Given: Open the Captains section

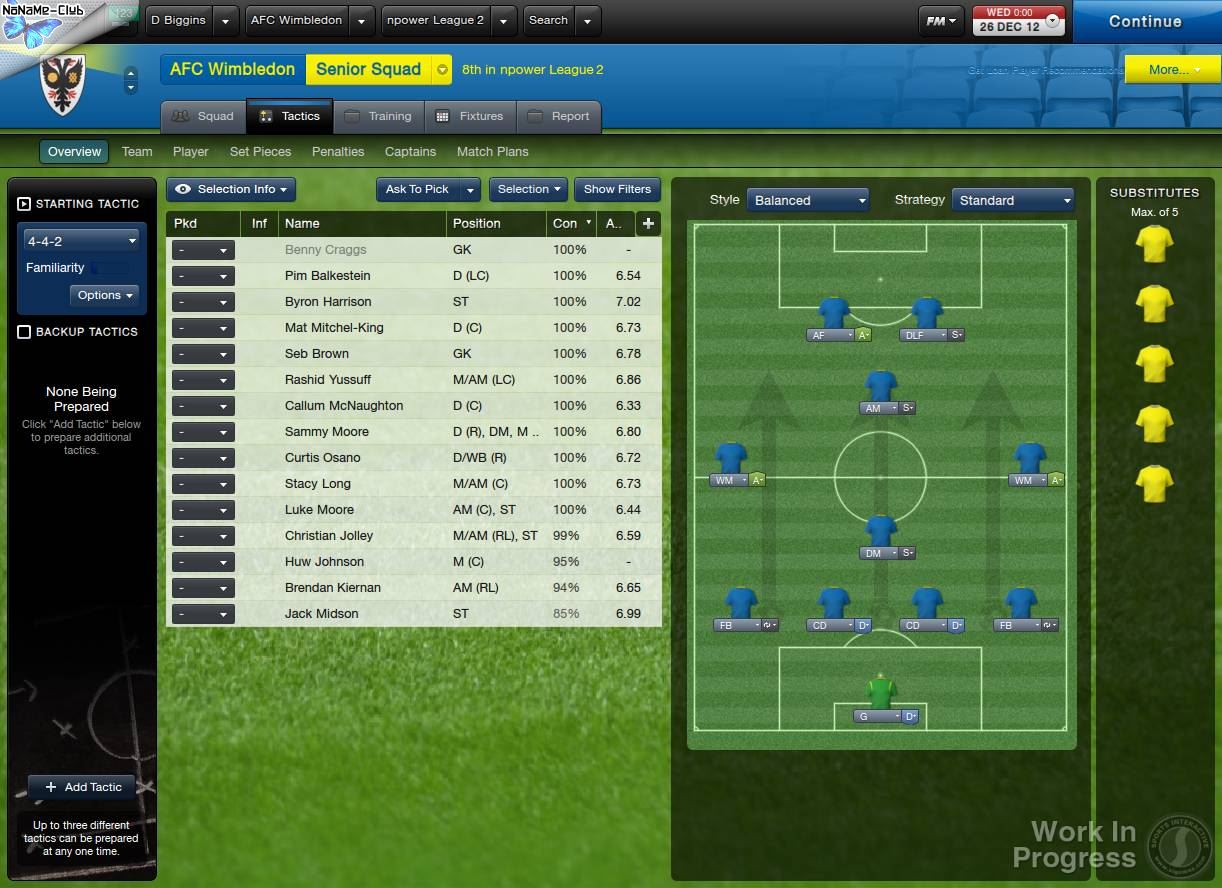Looking at the screenshot, I should point(410,152).
